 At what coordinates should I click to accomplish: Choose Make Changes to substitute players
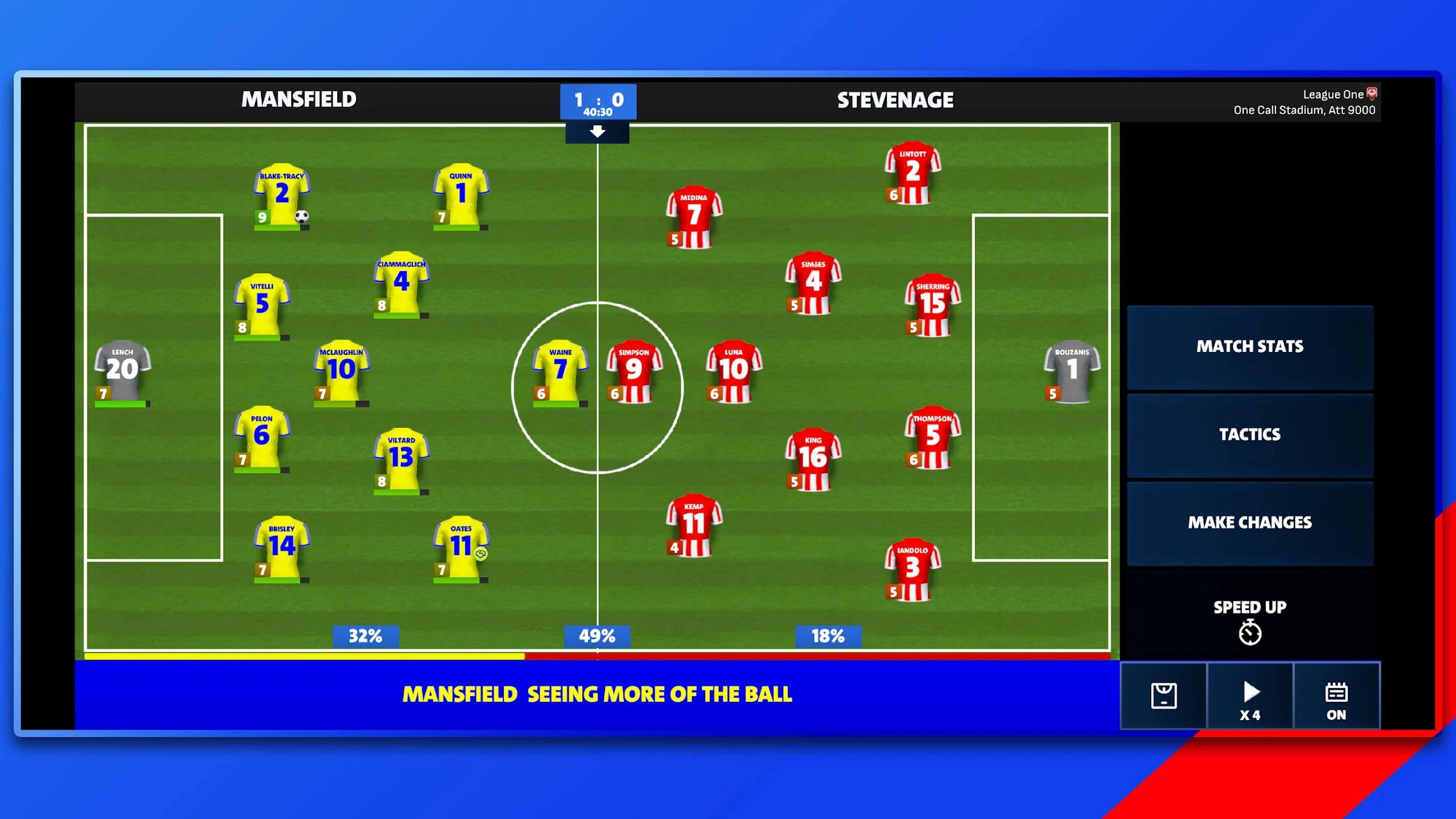pos(1250,523)
